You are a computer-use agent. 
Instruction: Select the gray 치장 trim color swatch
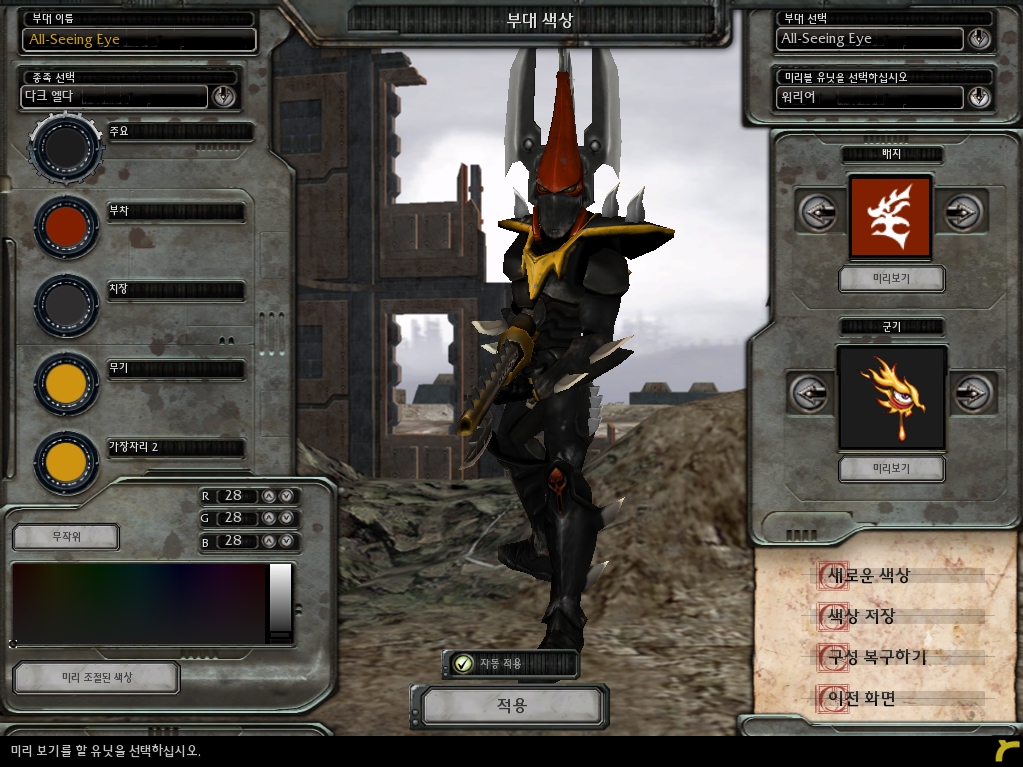point(66,304)
